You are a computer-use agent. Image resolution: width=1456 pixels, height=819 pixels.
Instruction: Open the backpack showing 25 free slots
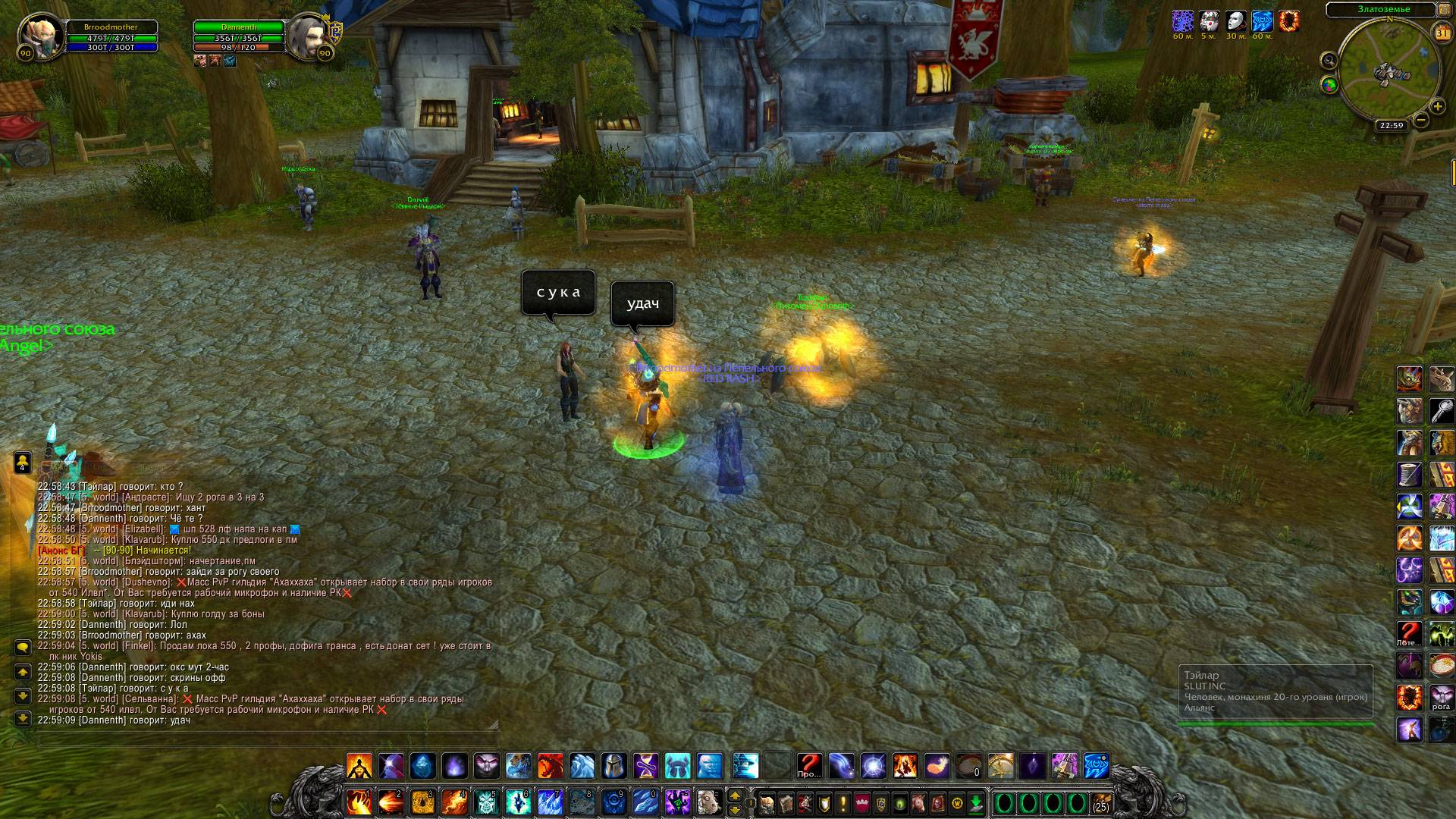(1101, 803)
